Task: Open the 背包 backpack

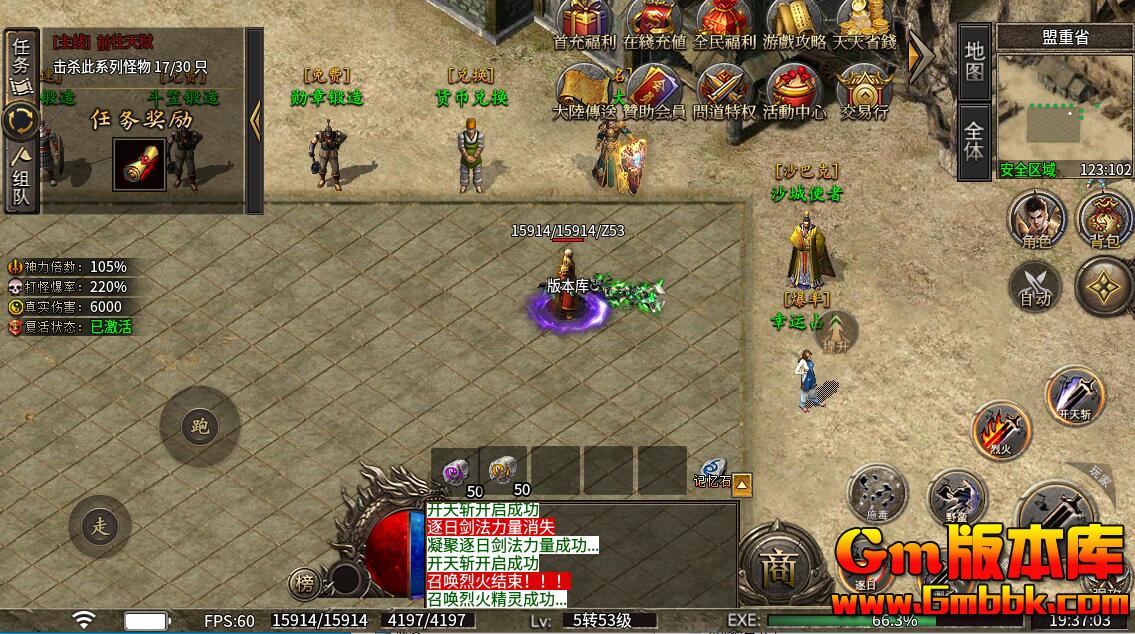Action: coord(1103,220)
